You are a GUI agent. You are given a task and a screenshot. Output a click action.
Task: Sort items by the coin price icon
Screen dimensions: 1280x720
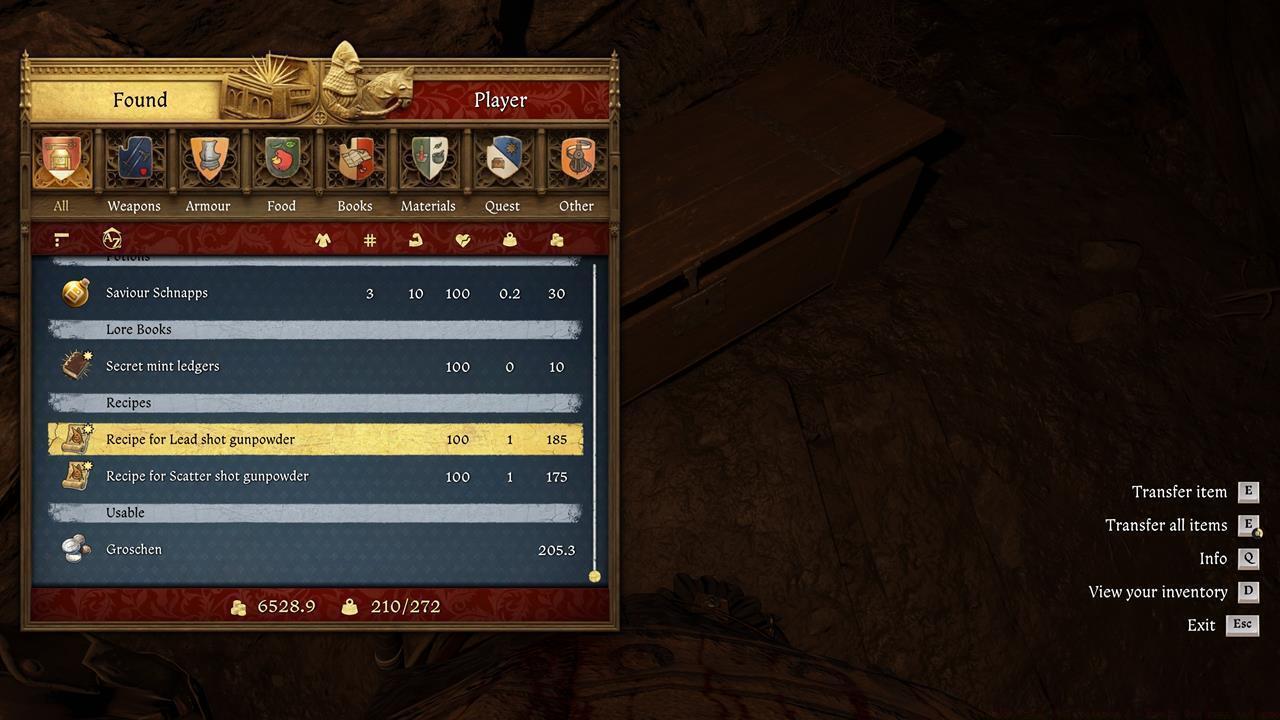coord(557,240)
